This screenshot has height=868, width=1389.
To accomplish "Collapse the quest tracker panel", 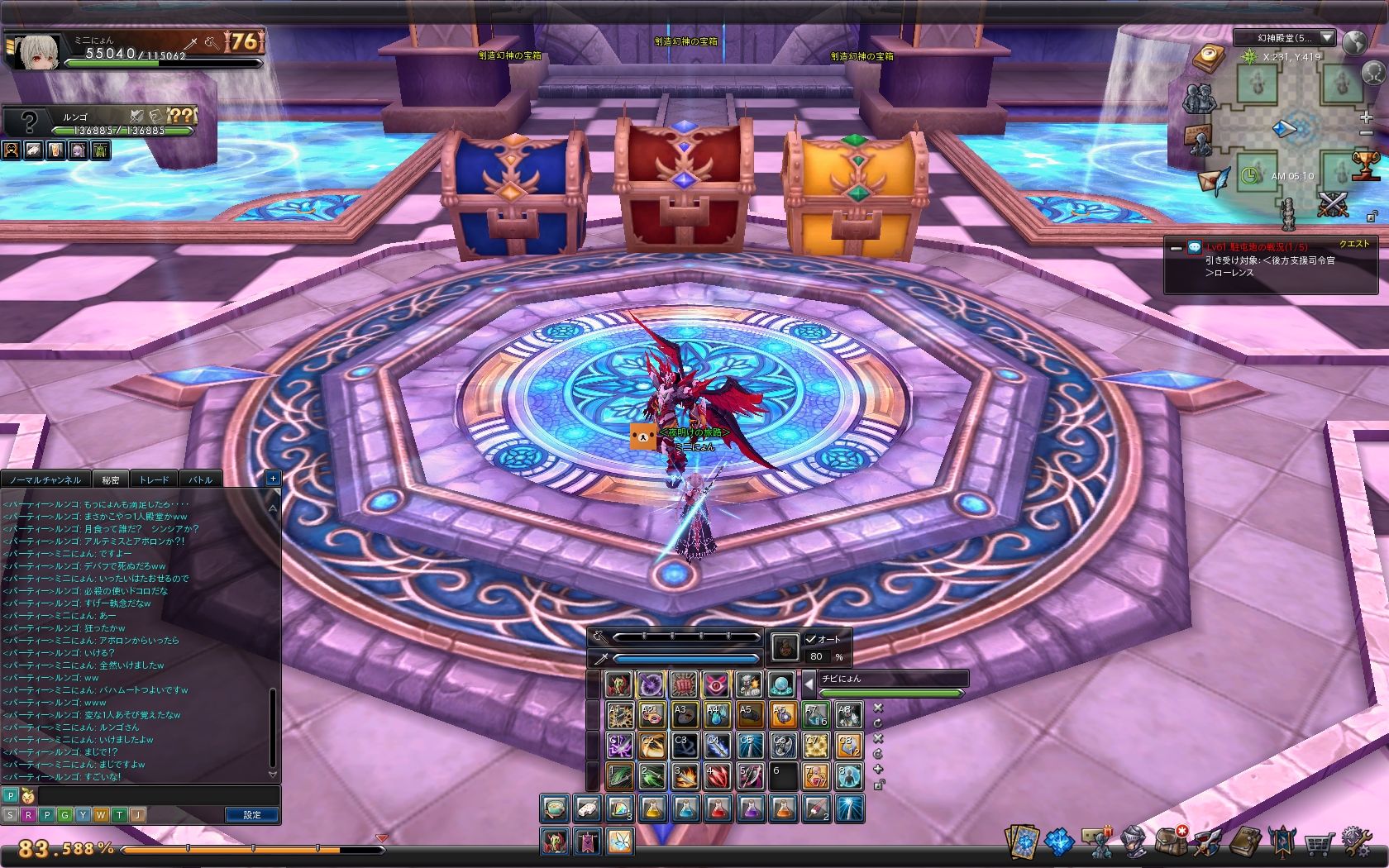I will click(1177, 248).
